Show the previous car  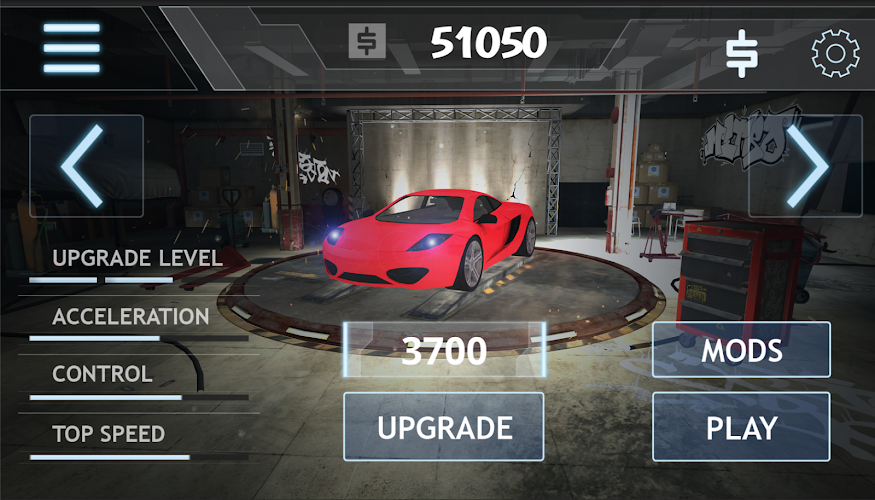tap(86, 166)
